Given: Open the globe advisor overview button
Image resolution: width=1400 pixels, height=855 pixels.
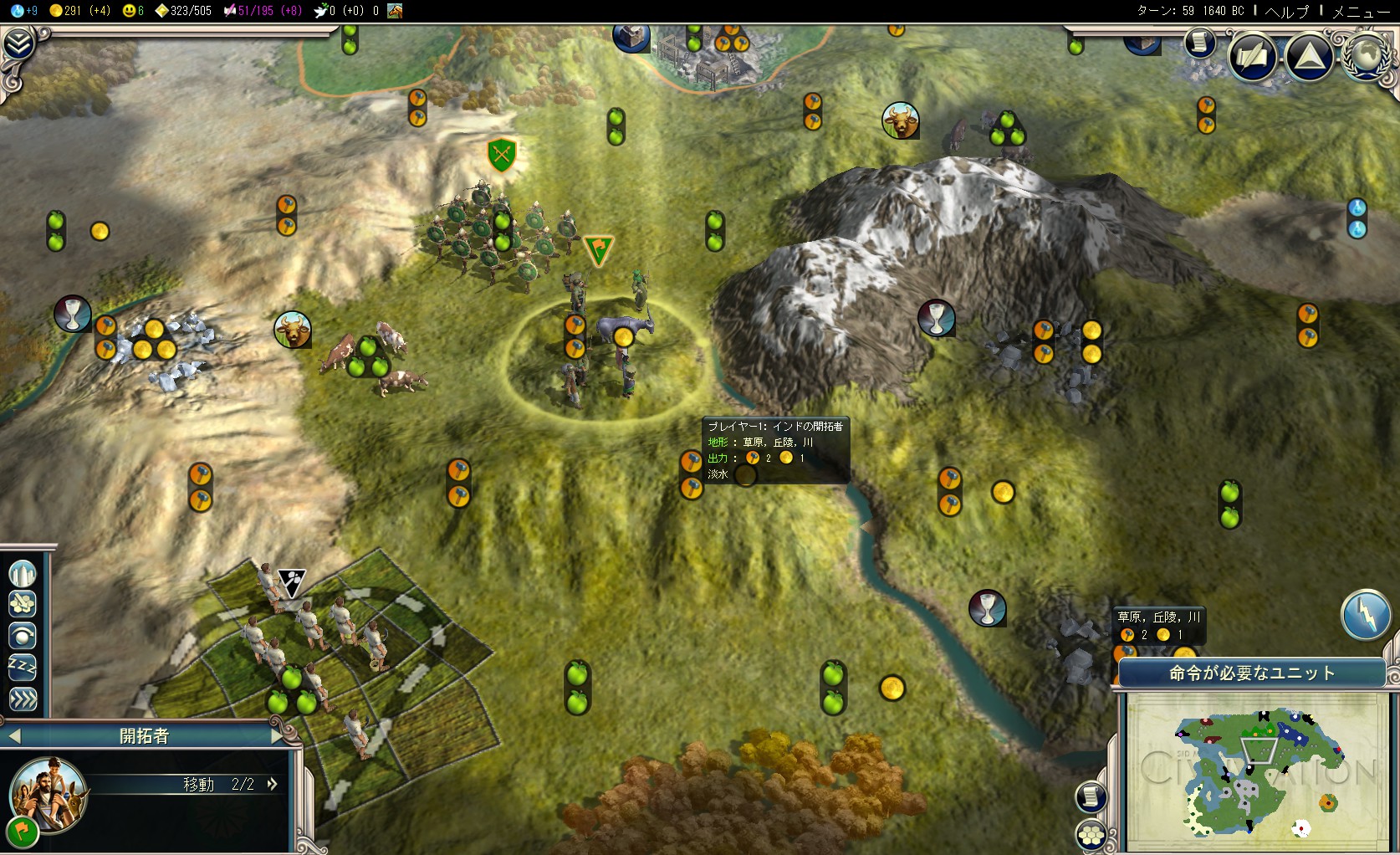Looking at the screenshot, I should pyautogui.click(x=1366, y=55).
